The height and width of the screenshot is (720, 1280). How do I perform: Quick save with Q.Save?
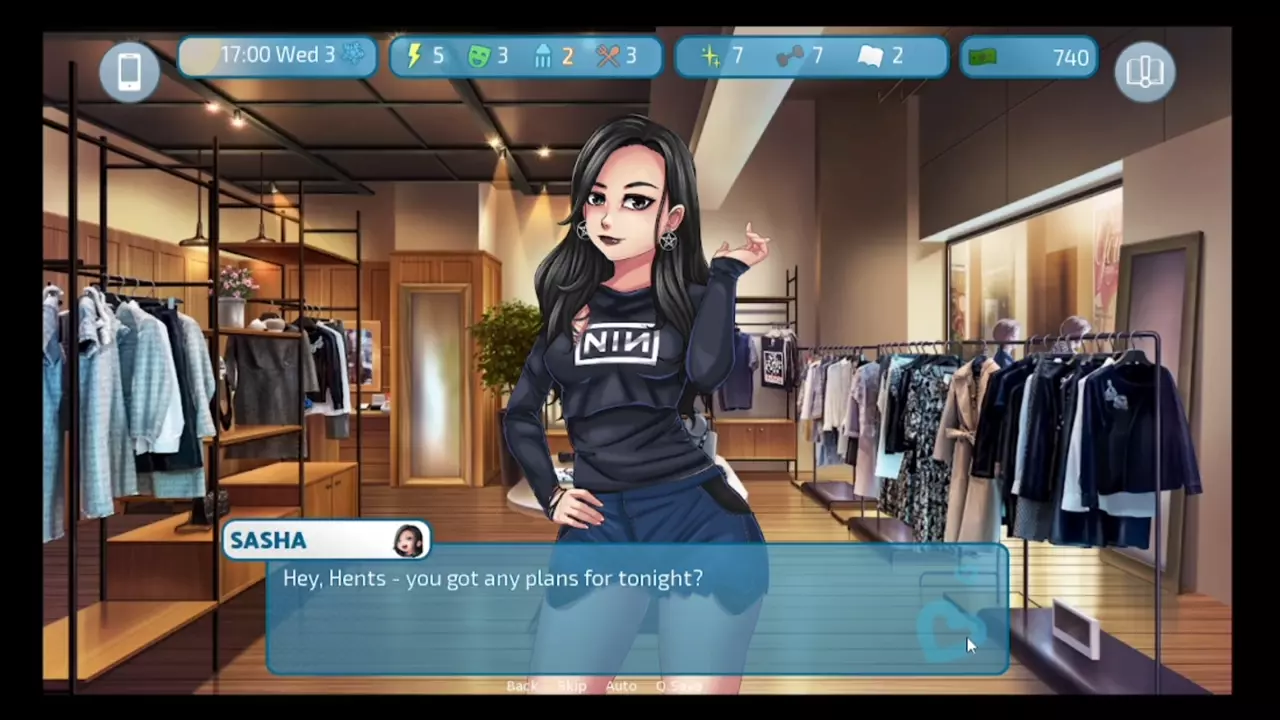coord(678,686)
